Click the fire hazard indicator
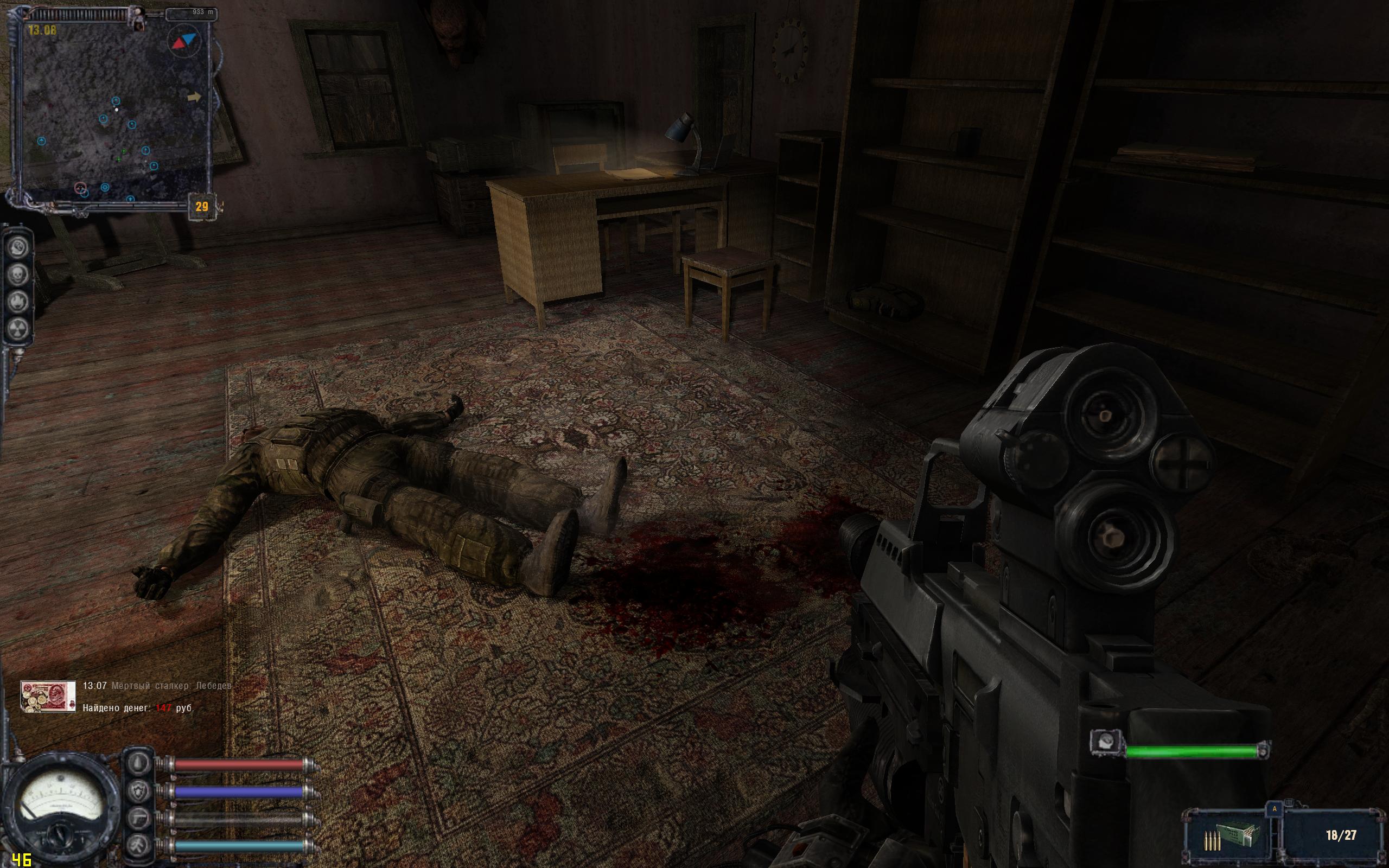The height and width of the screenshot is (868, 1389). click(18, 302)
